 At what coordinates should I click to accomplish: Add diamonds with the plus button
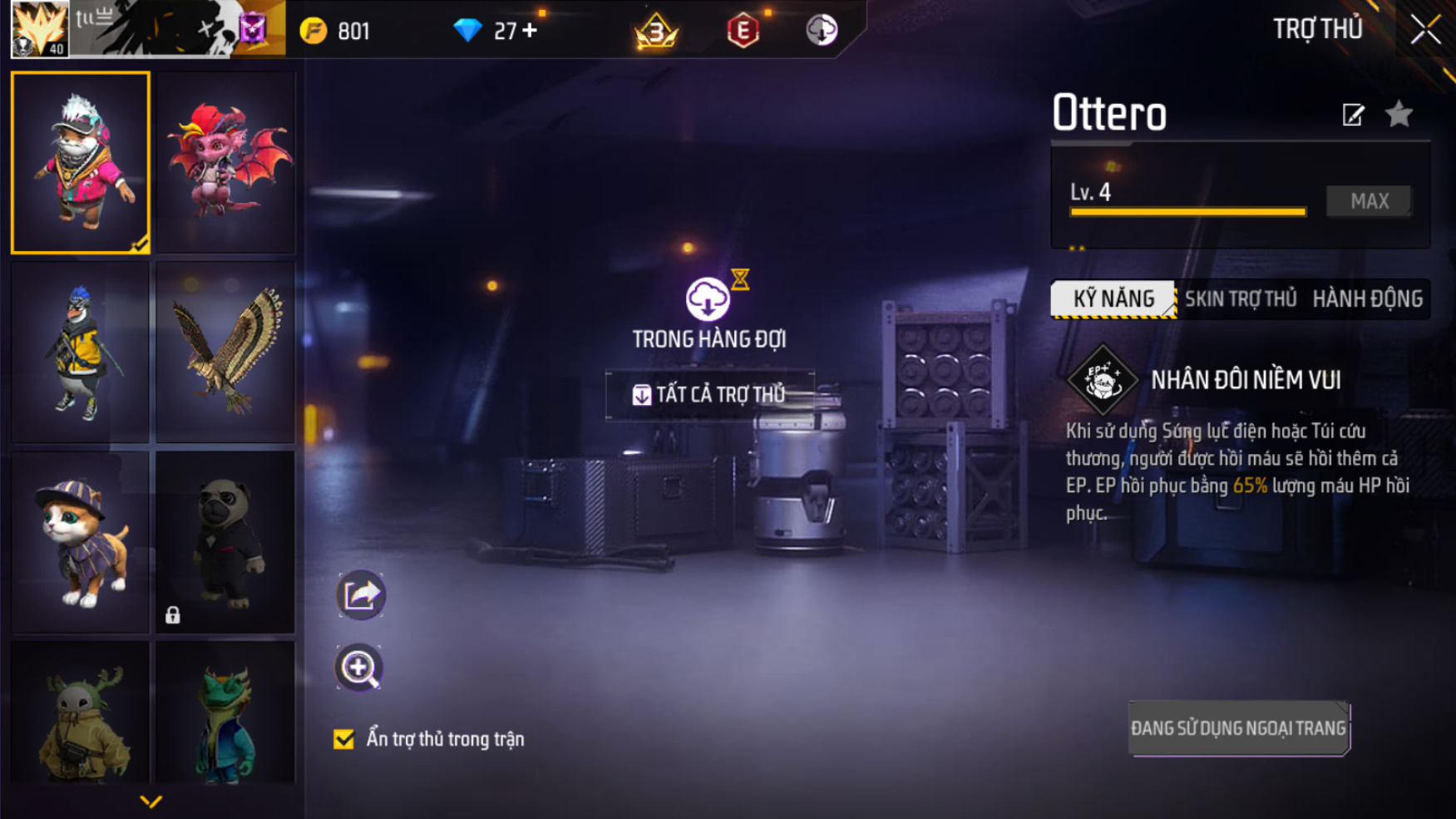pos(530,31)
